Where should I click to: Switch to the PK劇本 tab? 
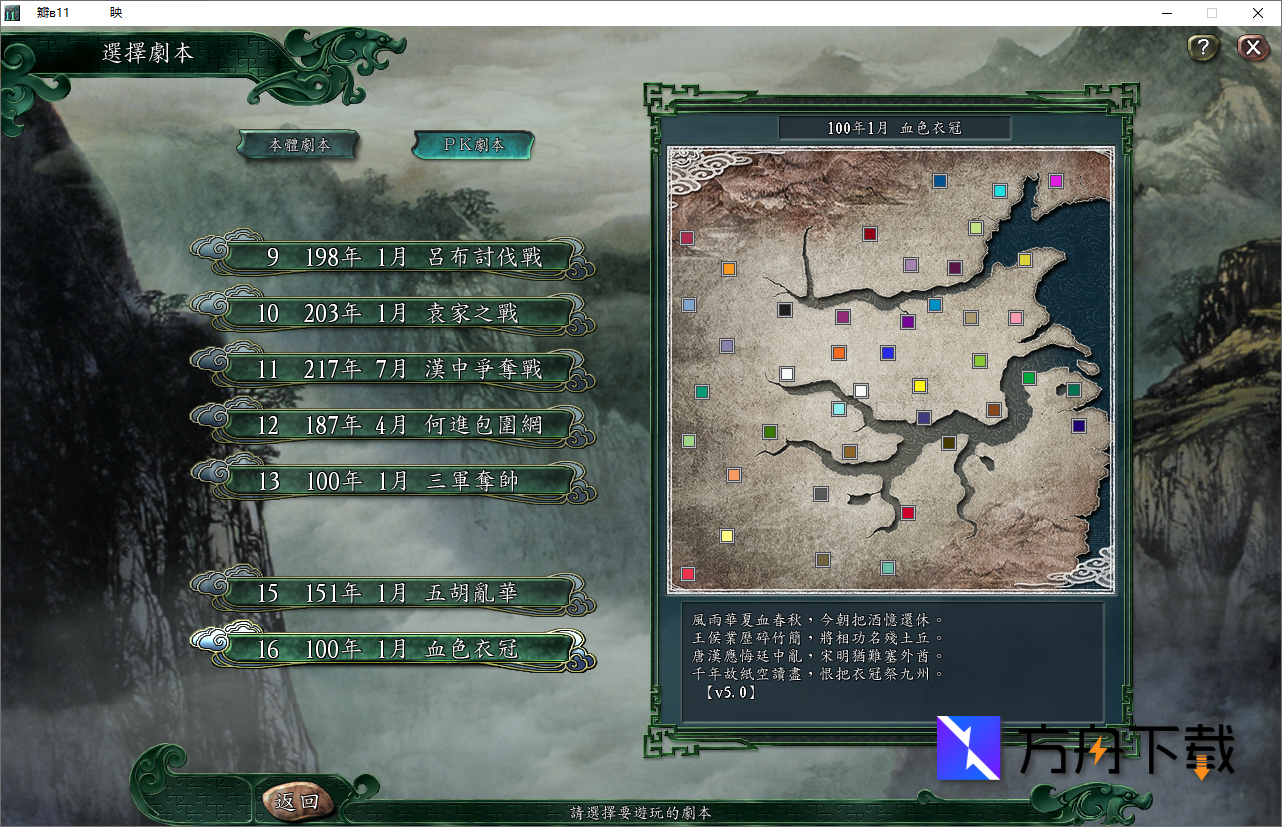coord(473,145)
